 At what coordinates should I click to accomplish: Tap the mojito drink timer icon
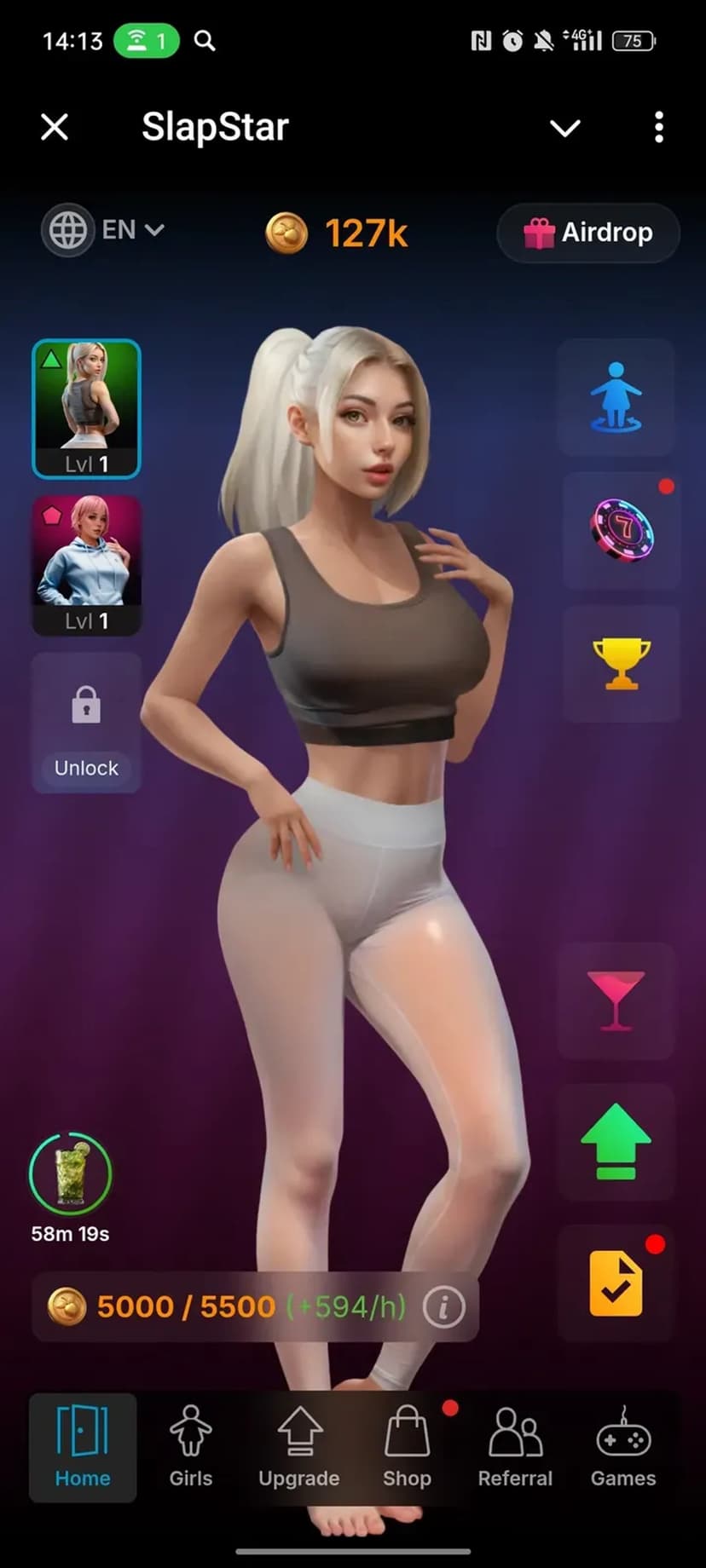click(x=70, y=1174)
